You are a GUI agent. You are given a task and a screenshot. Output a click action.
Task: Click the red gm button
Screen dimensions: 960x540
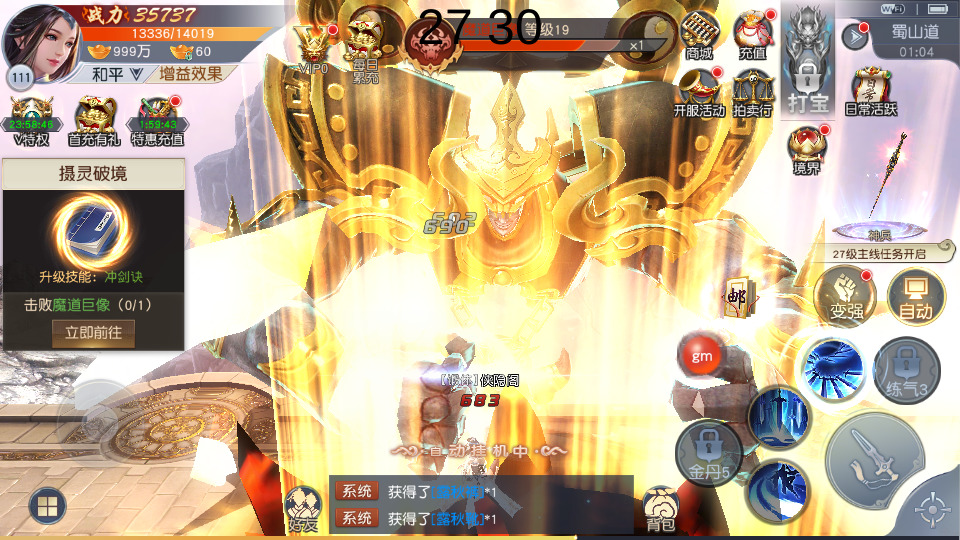(701, 355)
